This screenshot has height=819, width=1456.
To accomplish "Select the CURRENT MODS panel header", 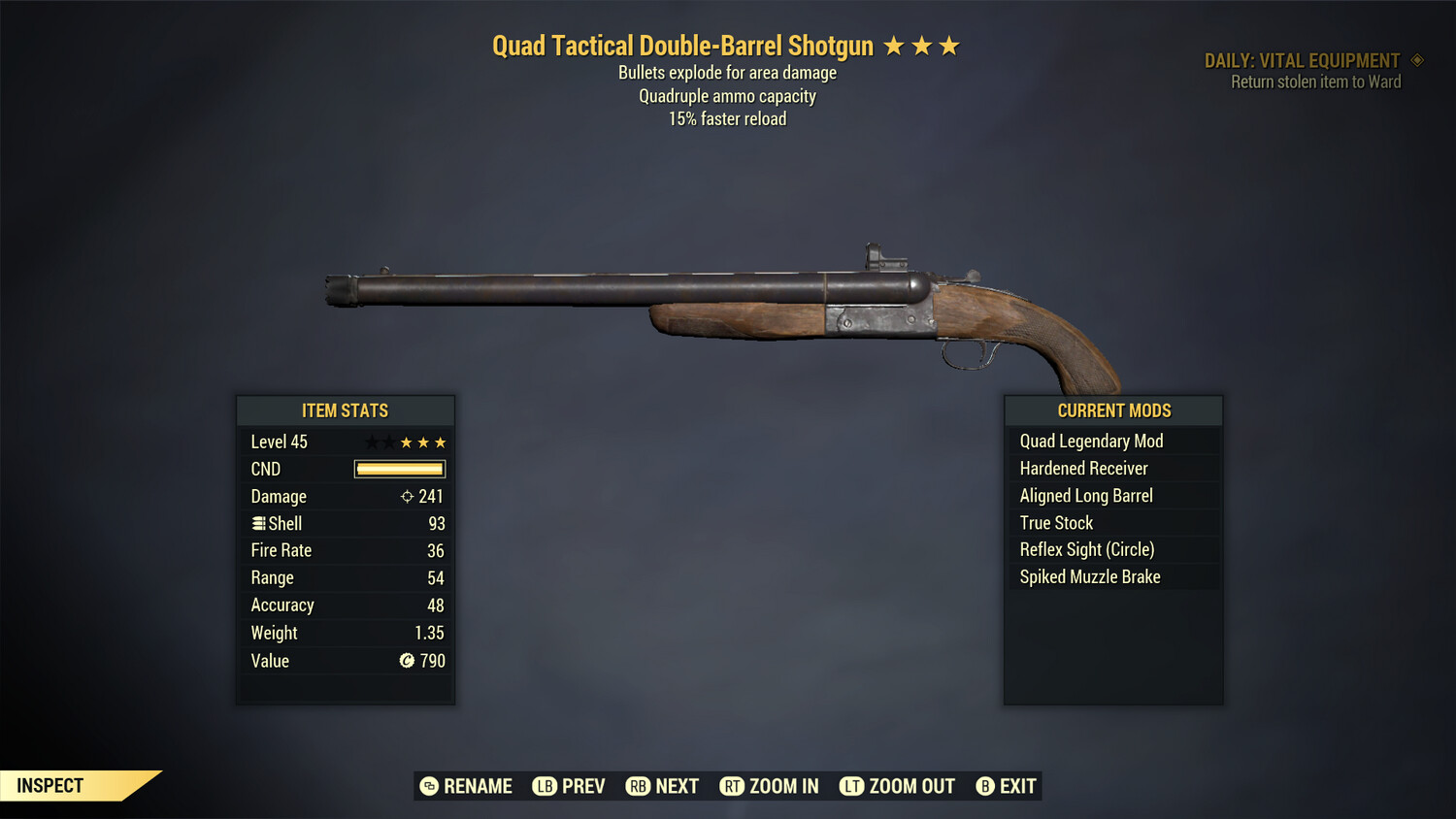I will click(x=1113, y=410).
